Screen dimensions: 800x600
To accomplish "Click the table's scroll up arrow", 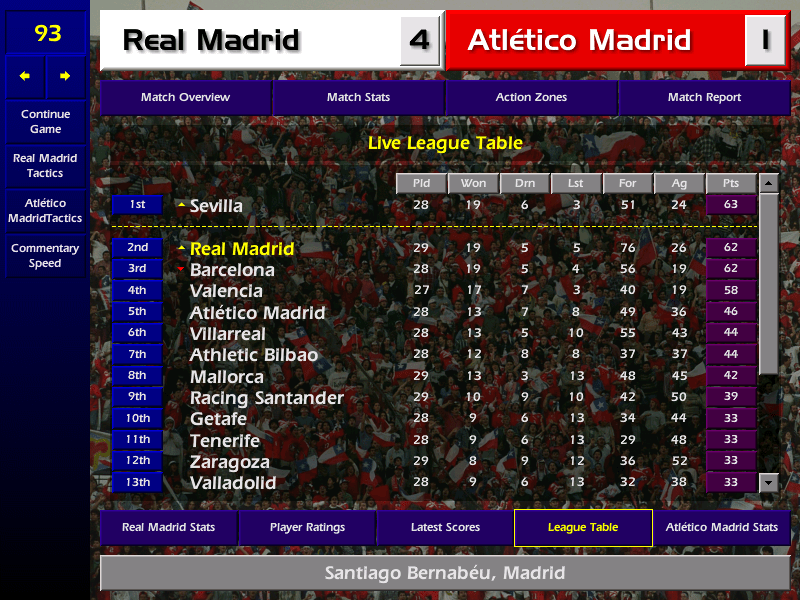I will [768, 184].
